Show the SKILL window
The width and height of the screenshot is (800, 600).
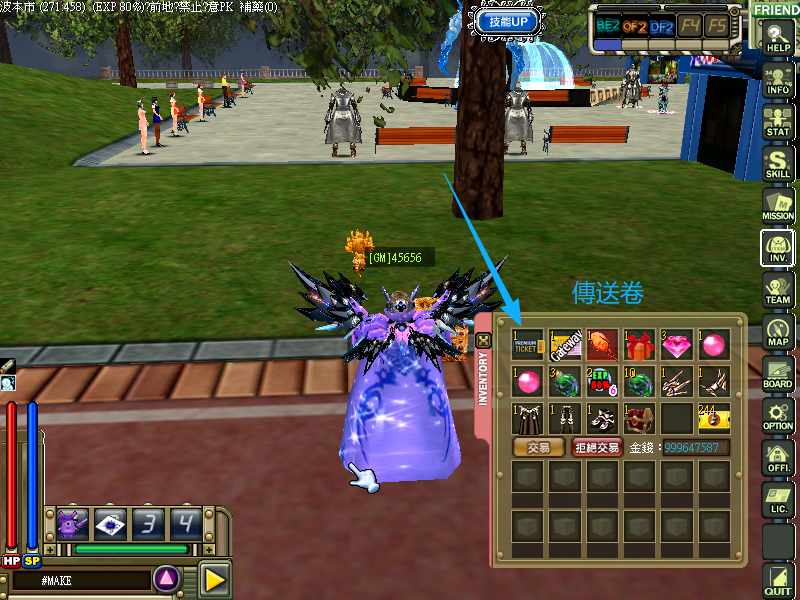777,164
